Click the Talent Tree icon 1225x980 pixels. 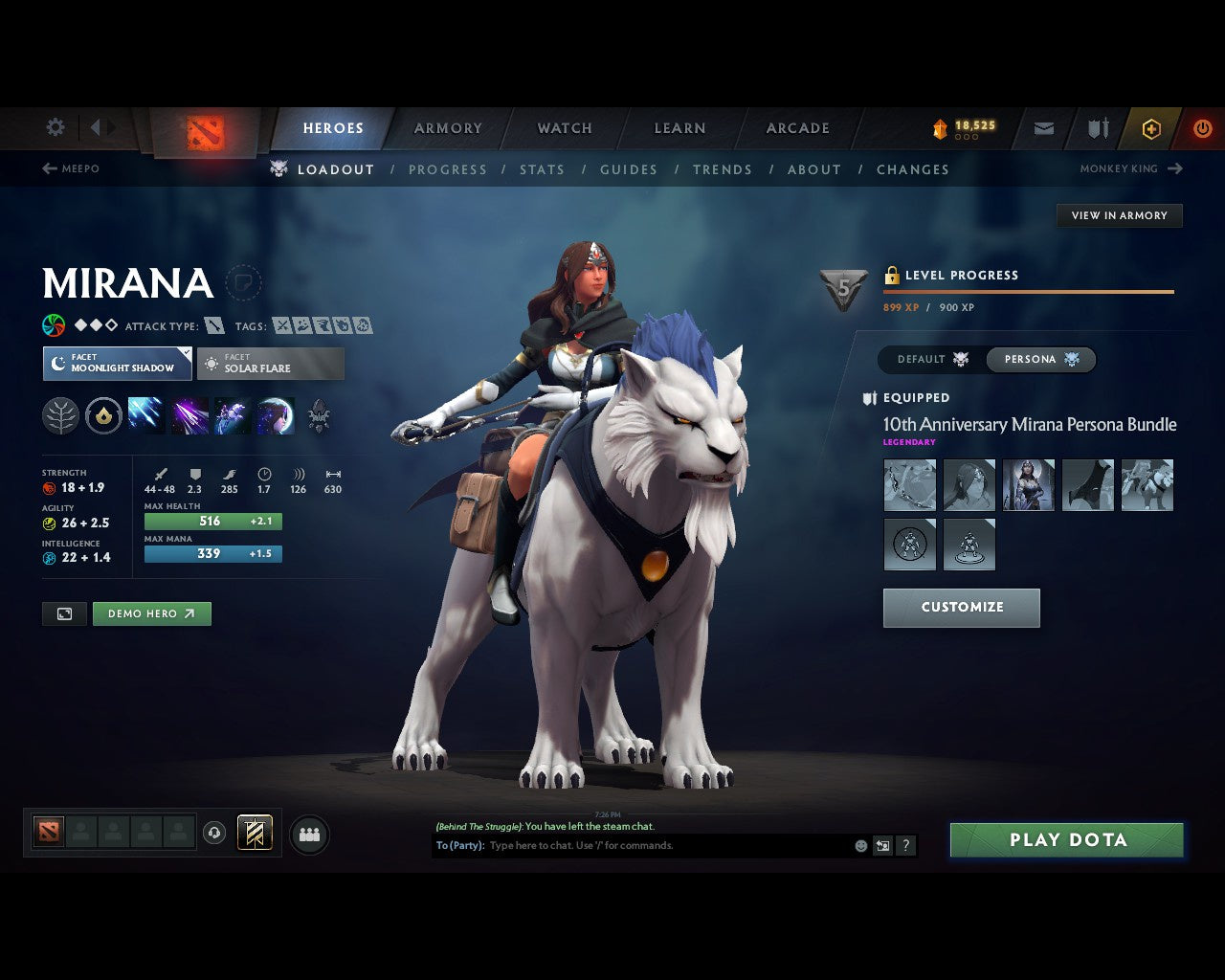coord(60,414)
